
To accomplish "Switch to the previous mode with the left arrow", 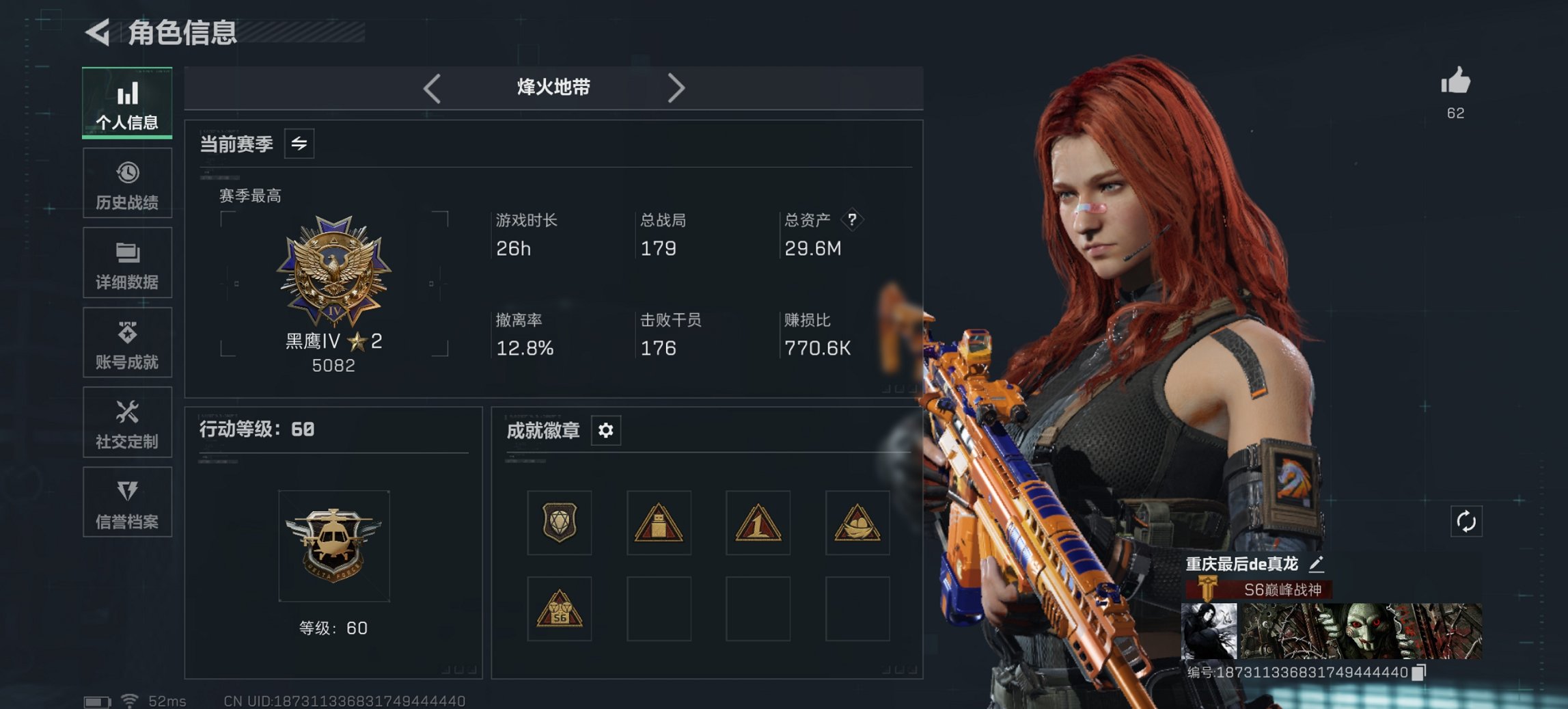I will (430, 88).
